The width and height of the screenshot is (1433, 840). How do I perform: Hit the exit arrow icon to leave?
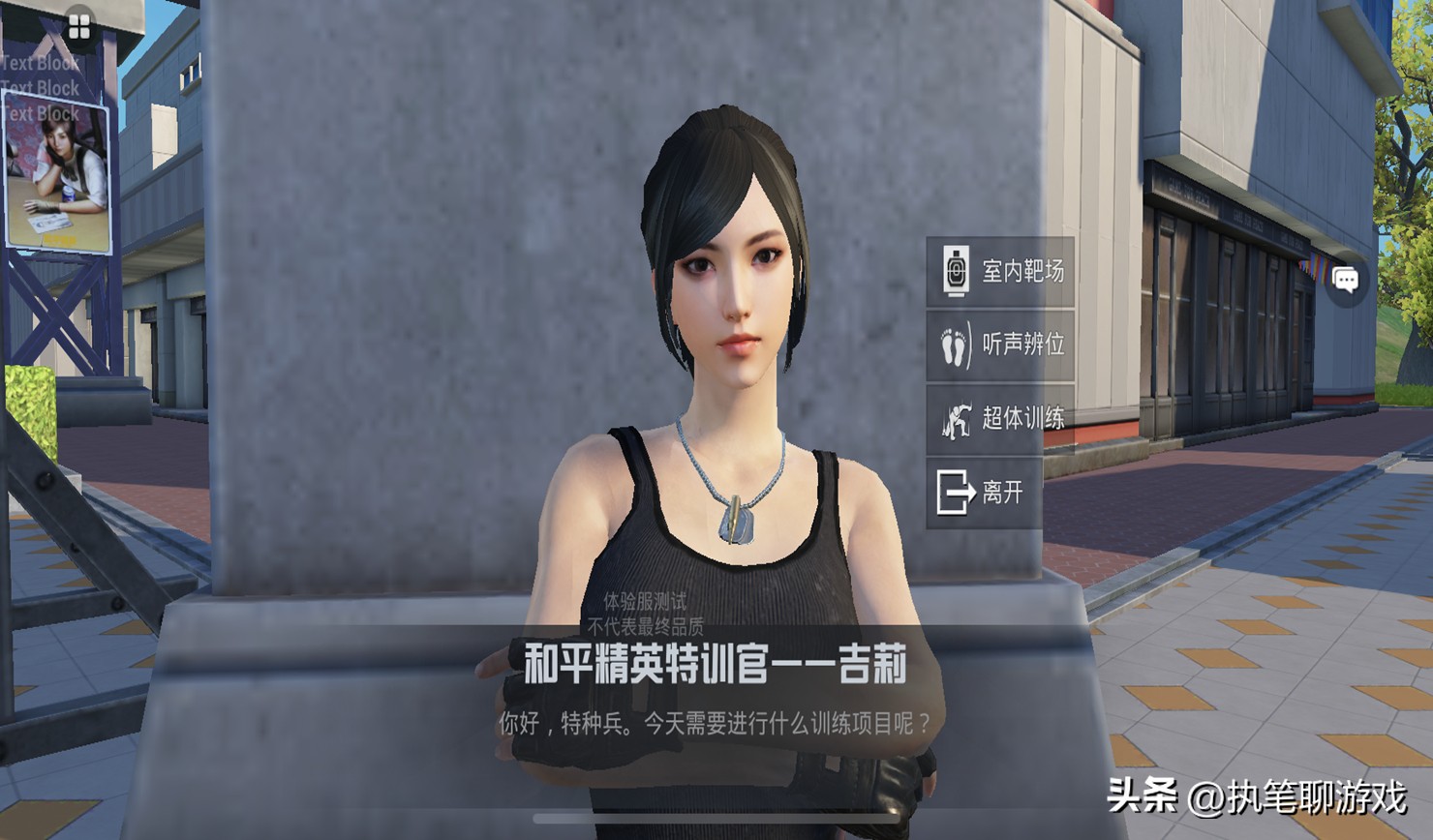[x=955, y=493]
